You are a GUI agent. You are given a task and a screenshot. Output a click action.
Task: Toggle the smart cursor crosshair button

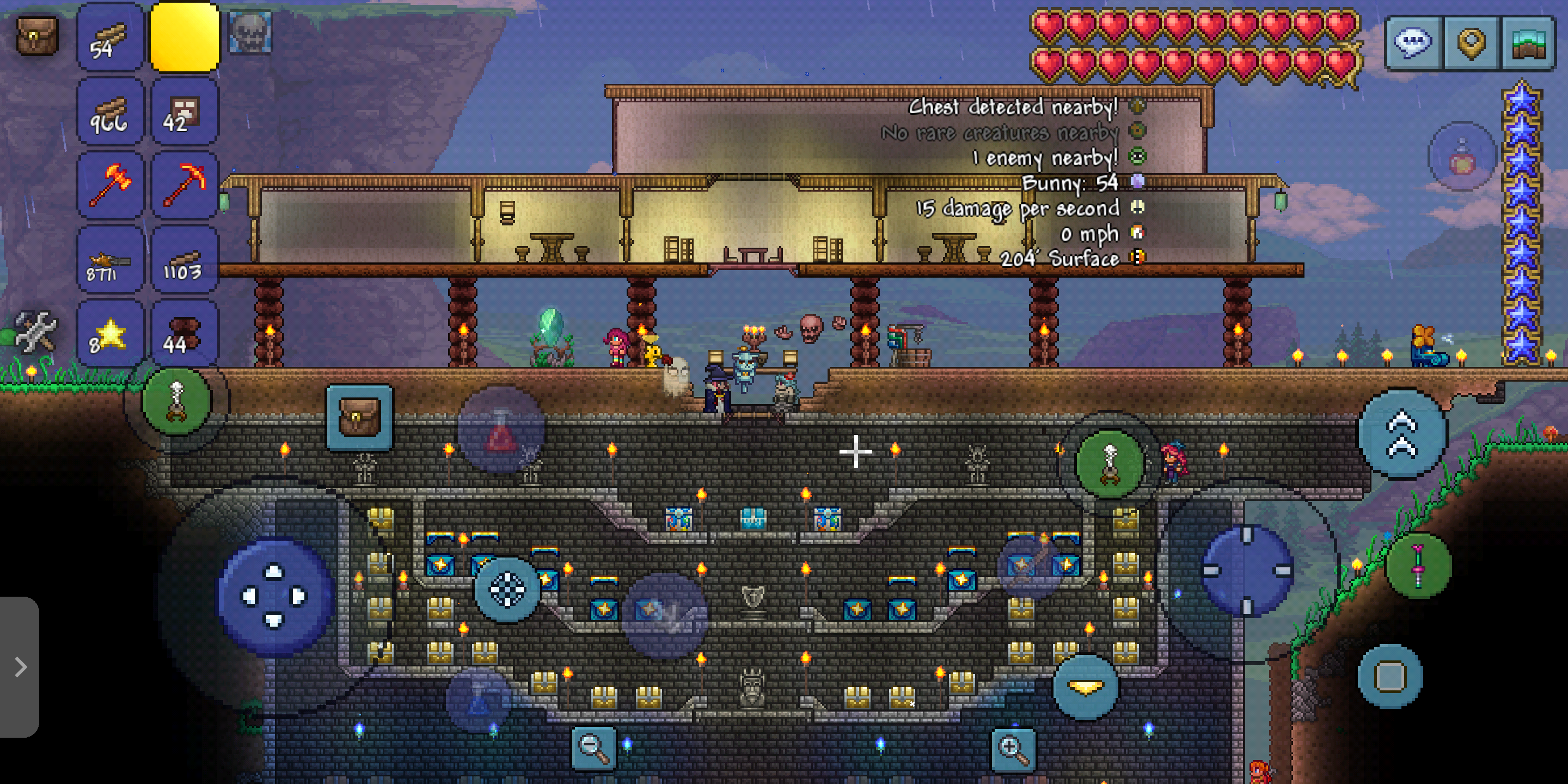tap(507, 589)
